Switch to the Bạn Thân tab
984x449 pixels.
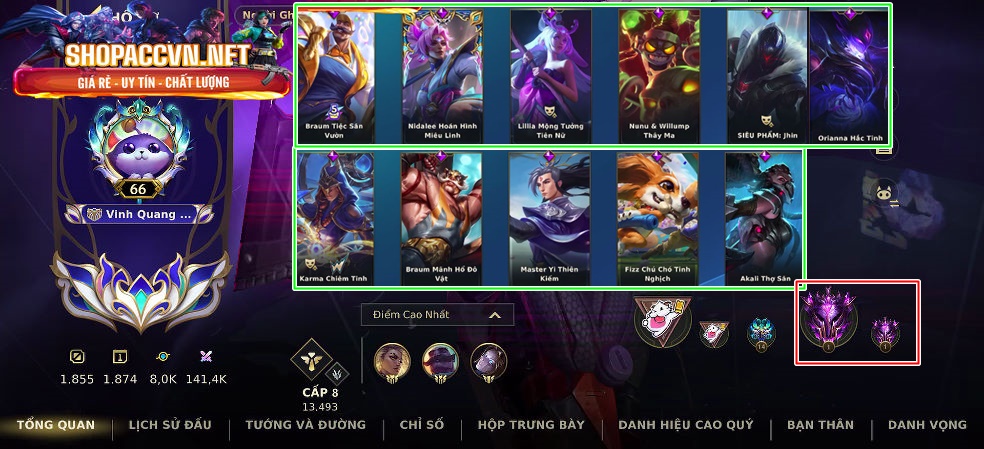(x=820, y=425)
